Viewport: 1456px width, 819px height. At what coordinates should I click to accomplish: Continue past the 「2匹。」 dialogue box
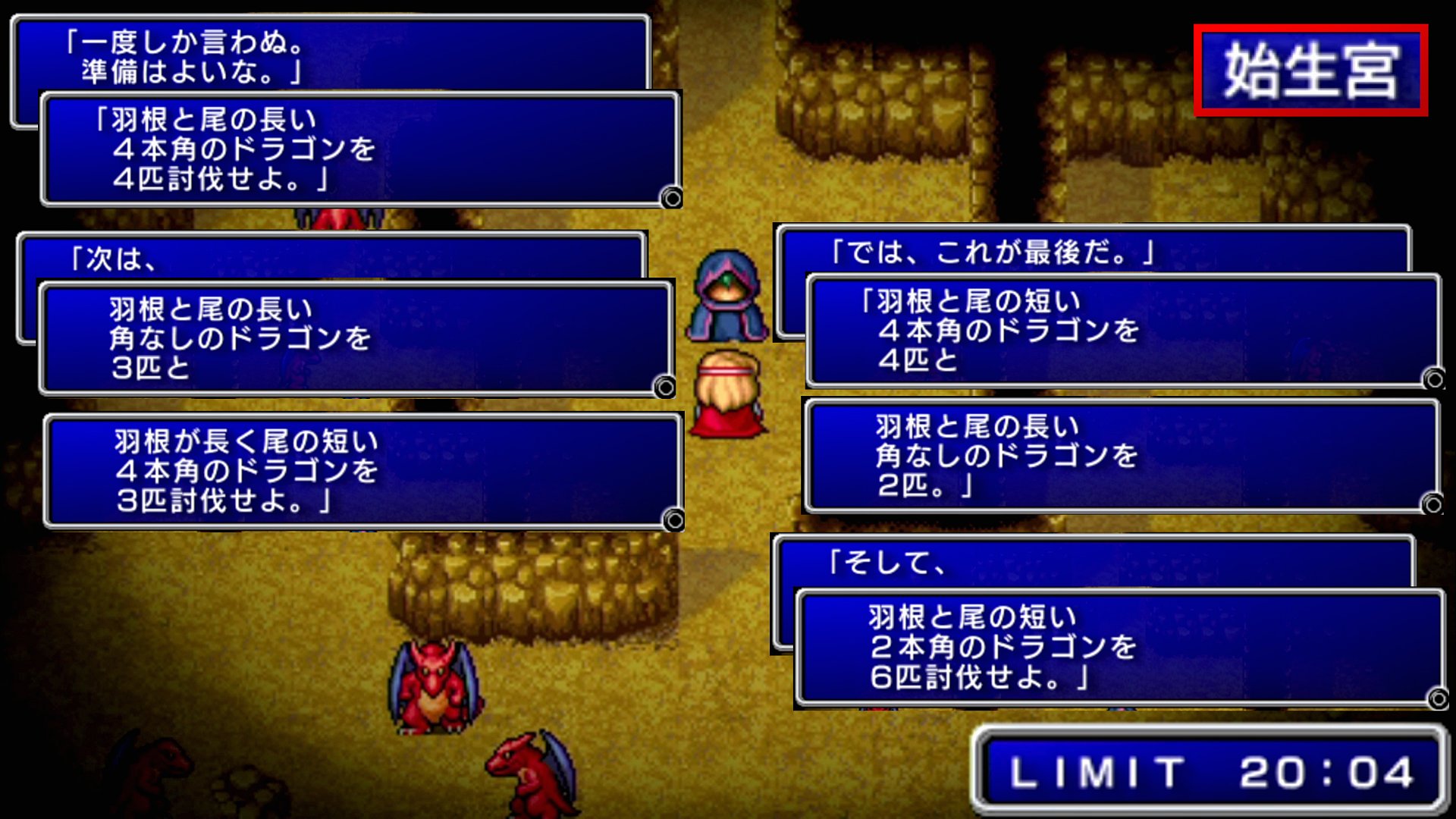(x=1432, y=504)
